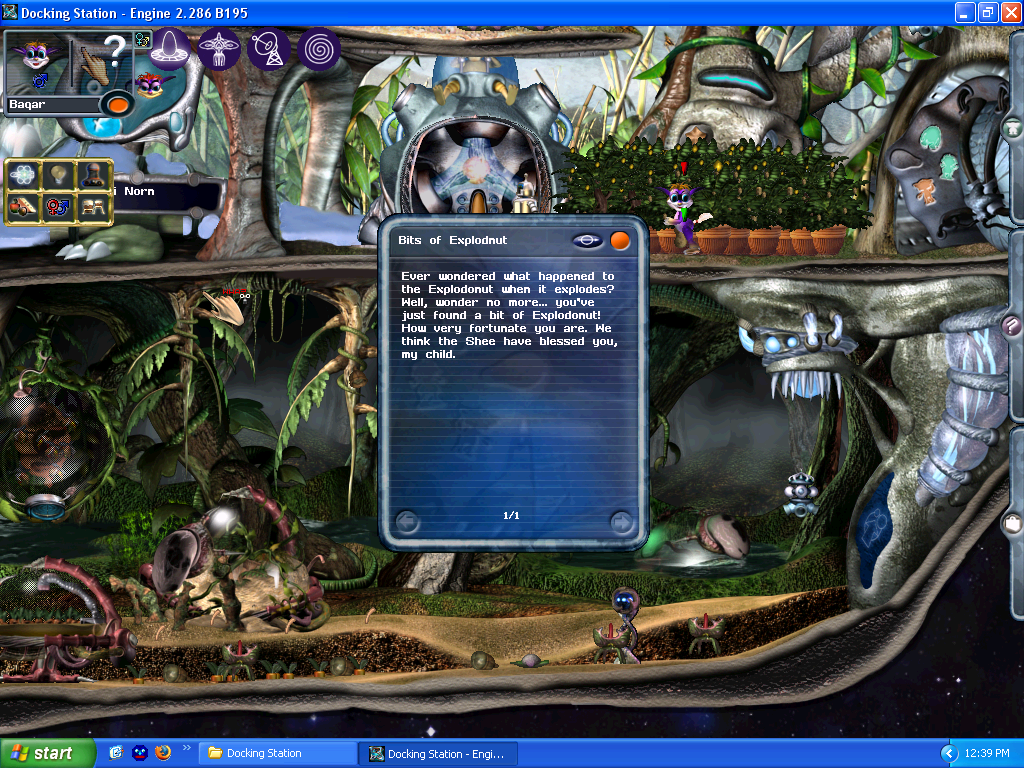The image size is (1024, 768).
Task: Open the satellite dish round icon
Action: click(268, 48)
